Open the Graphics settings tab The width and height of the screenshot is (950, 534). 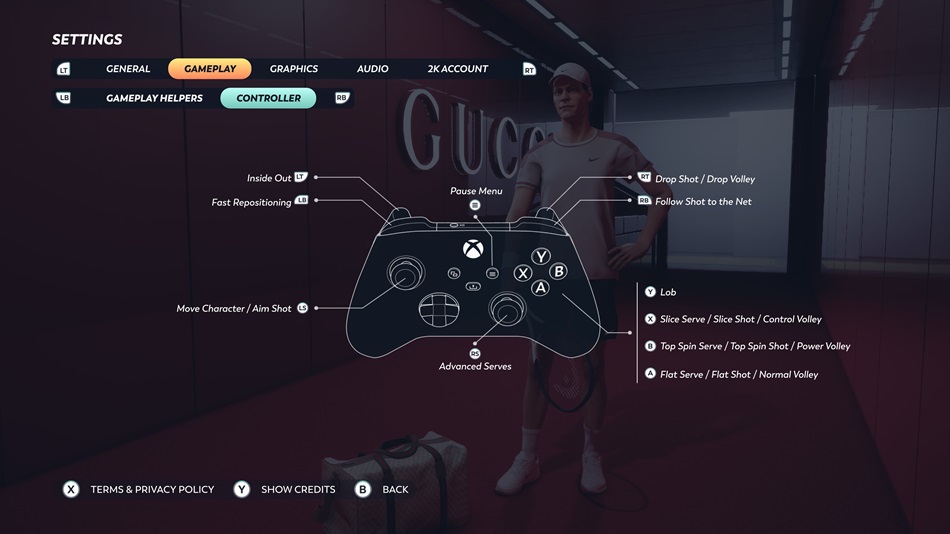coord(294,69)
